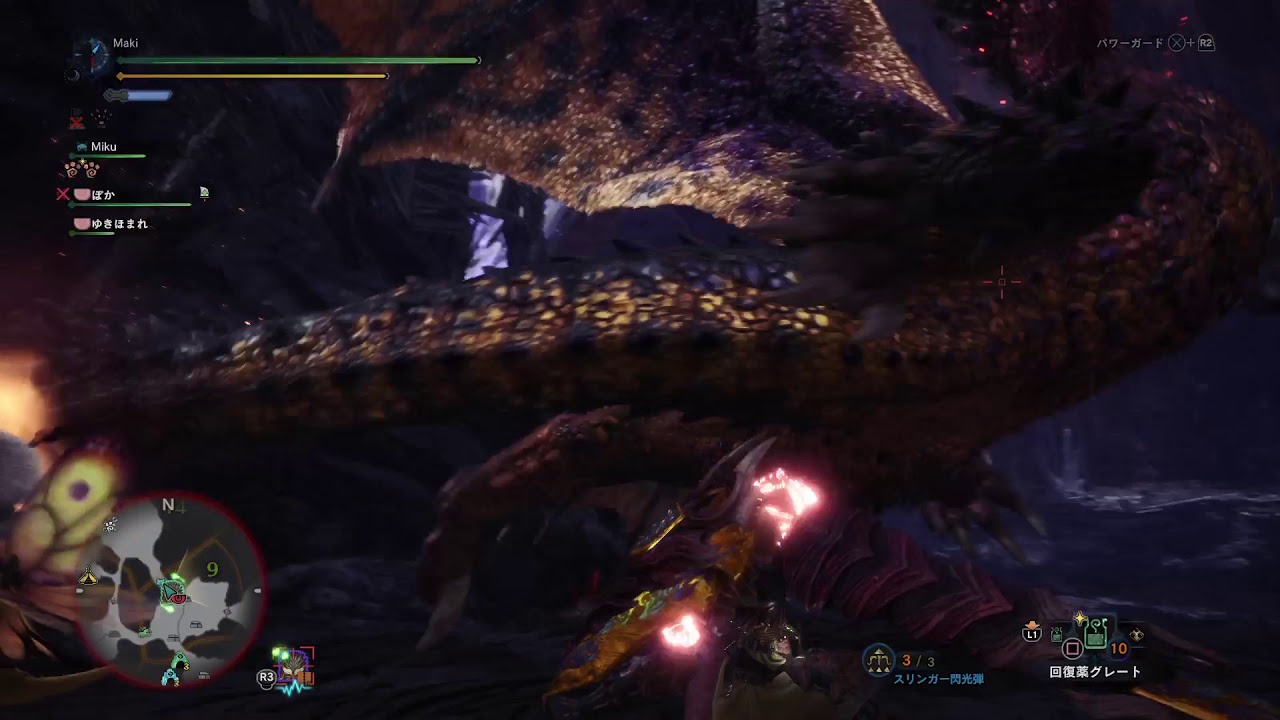Select the スリンガー閃光弾 slinger ammo icon
Viewport: 1280px width, 720px height.
click(x=879, y=659)
